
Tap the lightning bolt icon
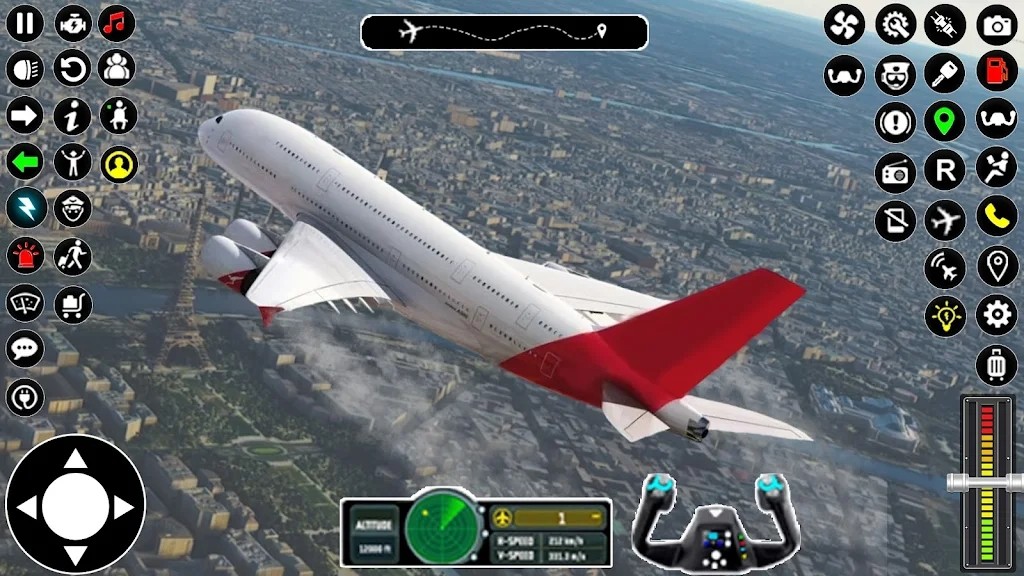26,207
